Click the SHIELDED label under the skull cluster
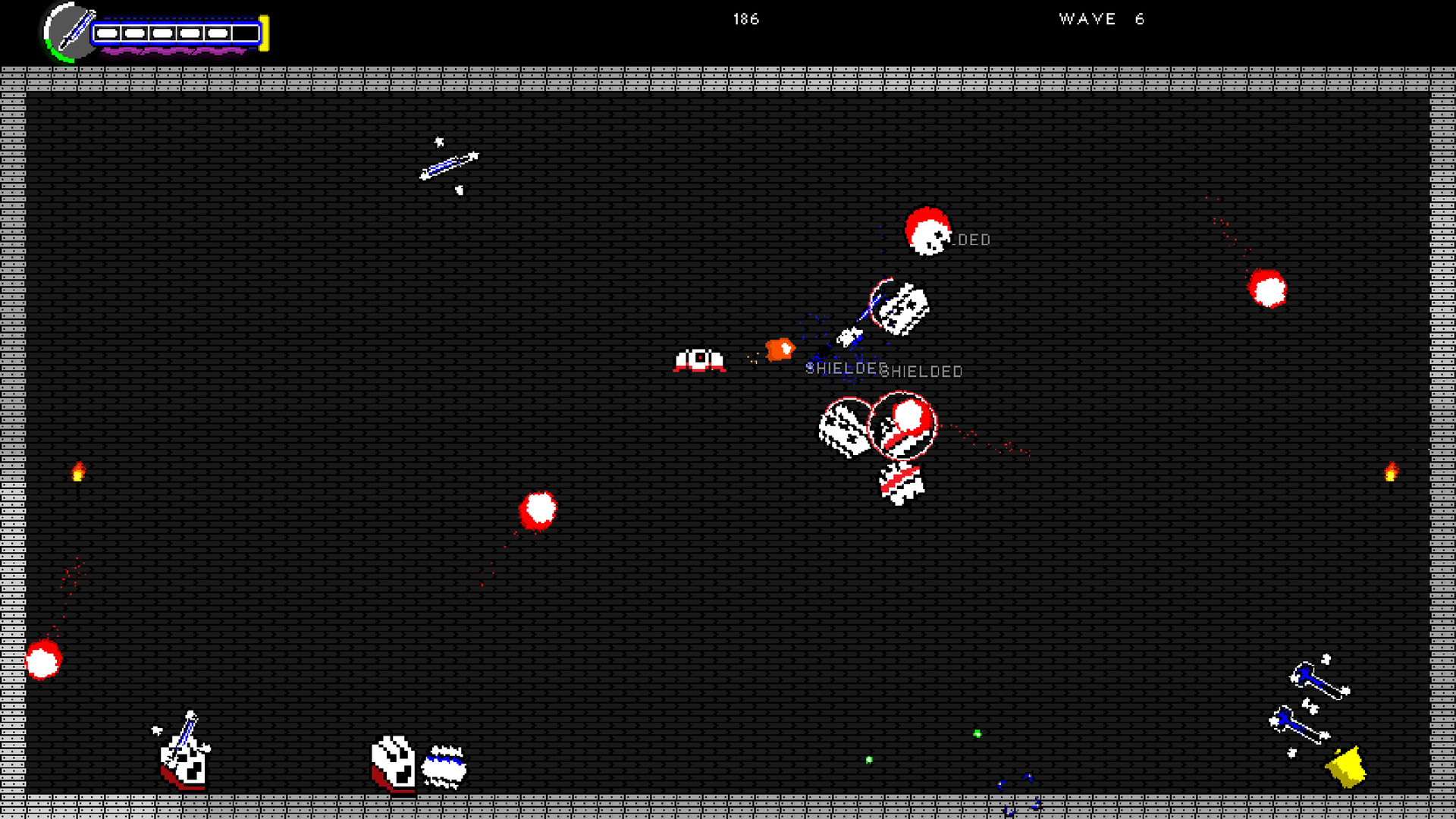The height and width of the screenshot is (819, 1456). pyautogui.click(x=922, y=371)
